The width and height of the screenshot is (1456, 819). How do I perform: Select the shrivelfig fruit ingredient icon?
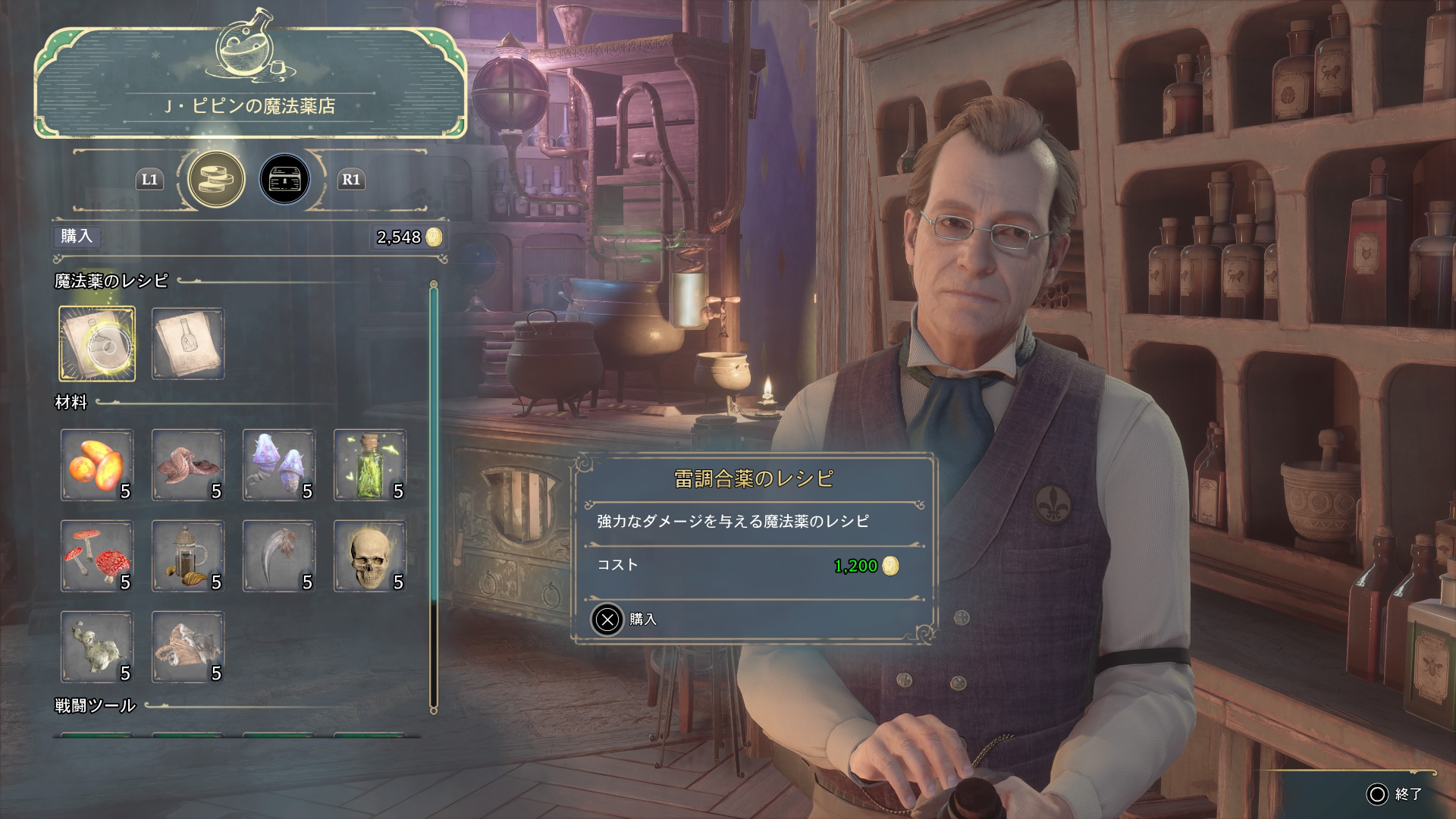click(x=188, y=465)
